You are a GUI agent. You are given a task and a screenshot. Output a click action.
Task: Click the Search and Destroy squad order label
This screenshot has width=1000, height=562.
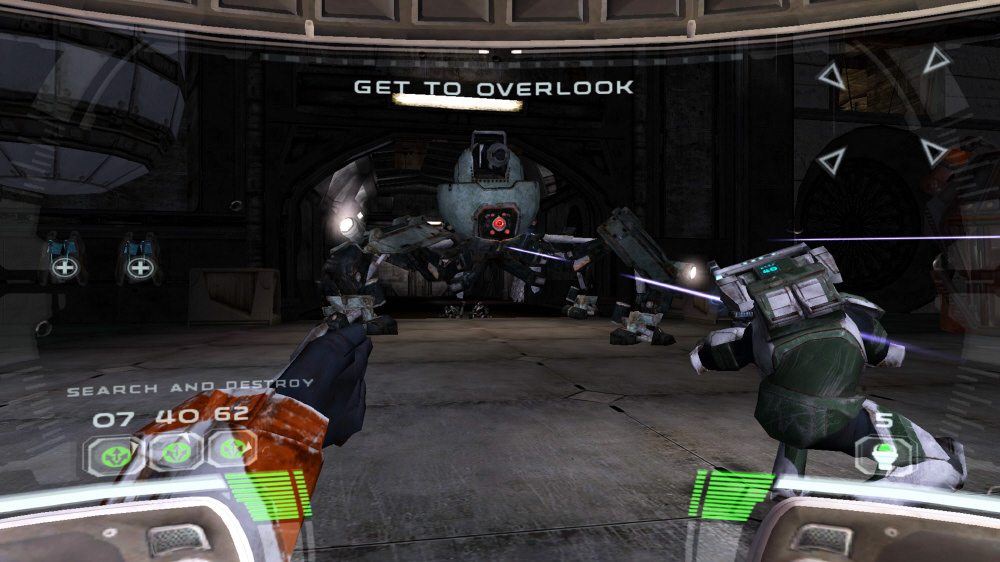click(190, 386)
